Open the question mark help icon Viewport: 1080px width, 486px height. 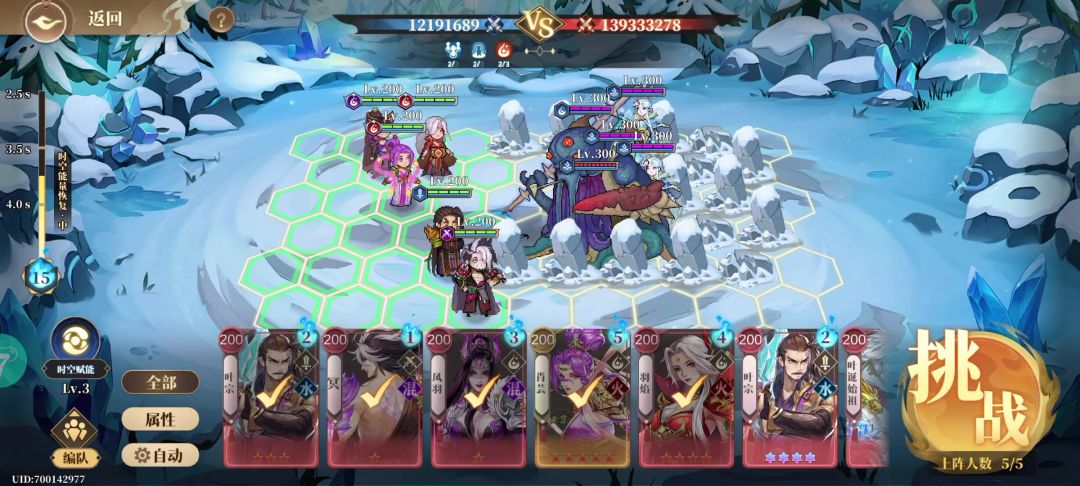[x=221, y=19]
